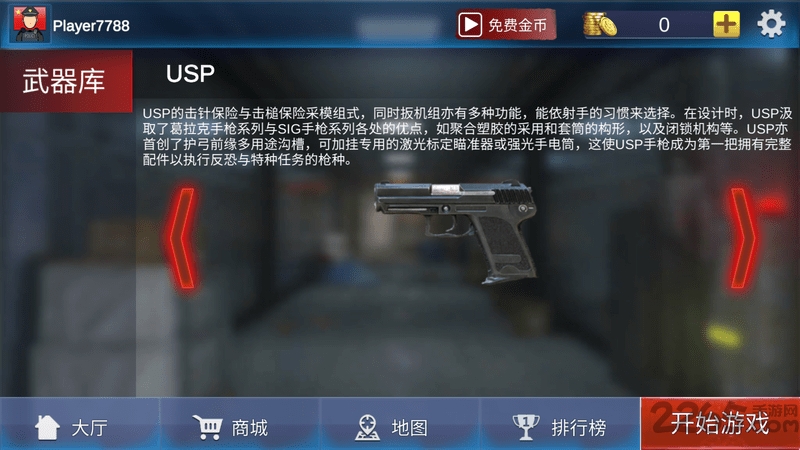Switch to the 地图 map tab
Screen dimensions: 800x450
392,427
